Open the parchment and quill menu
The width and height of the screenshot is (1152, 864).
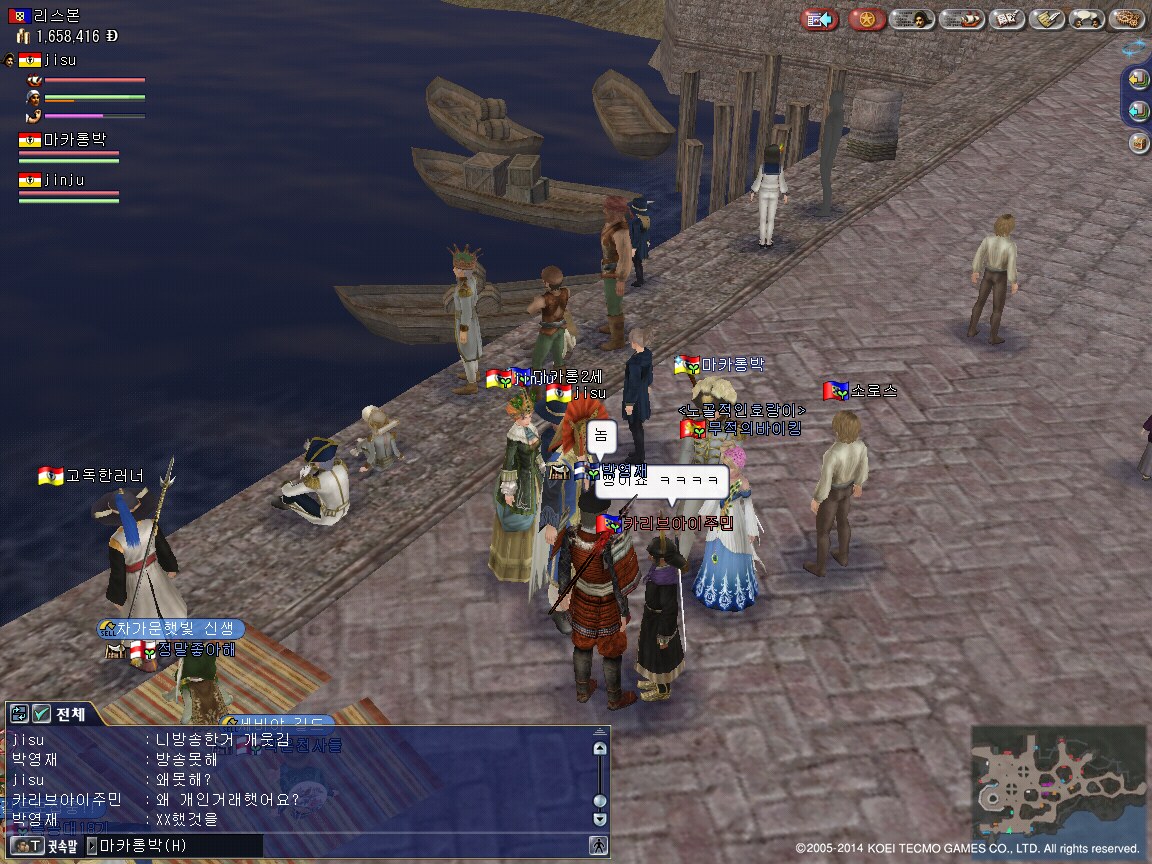[1046, 19]
